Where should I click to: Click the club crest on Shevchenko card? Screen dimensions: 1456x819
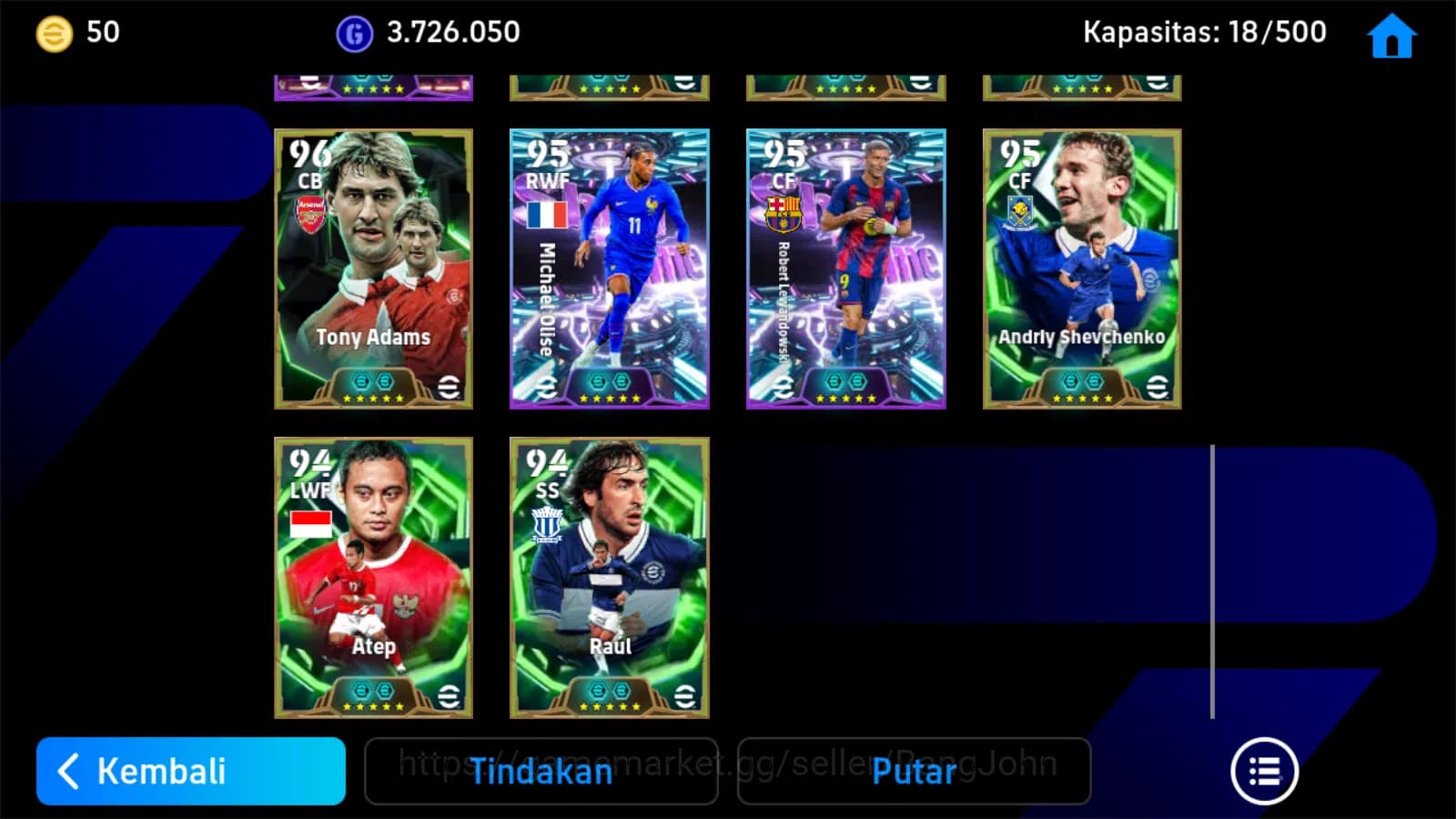[x=1019, y=211]
